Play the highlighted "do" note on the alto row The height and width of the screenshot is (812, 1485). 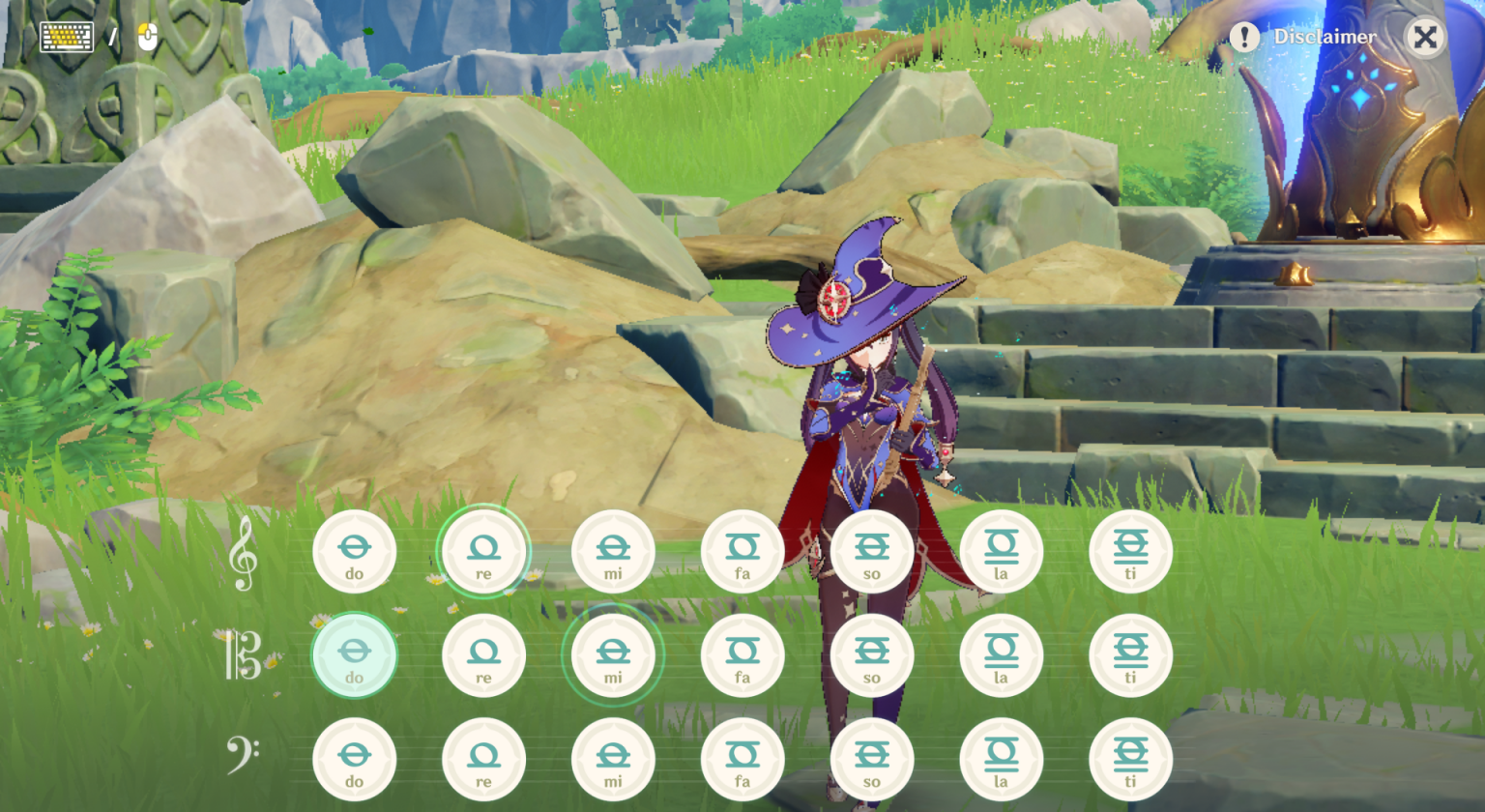point(355,654)
